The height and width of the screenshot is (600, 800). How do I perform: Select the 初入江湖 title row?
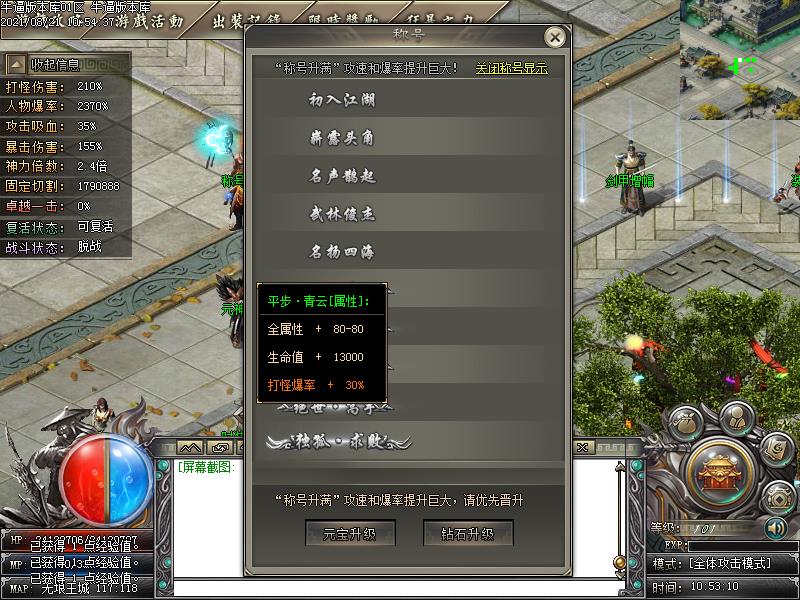point(342,100)
